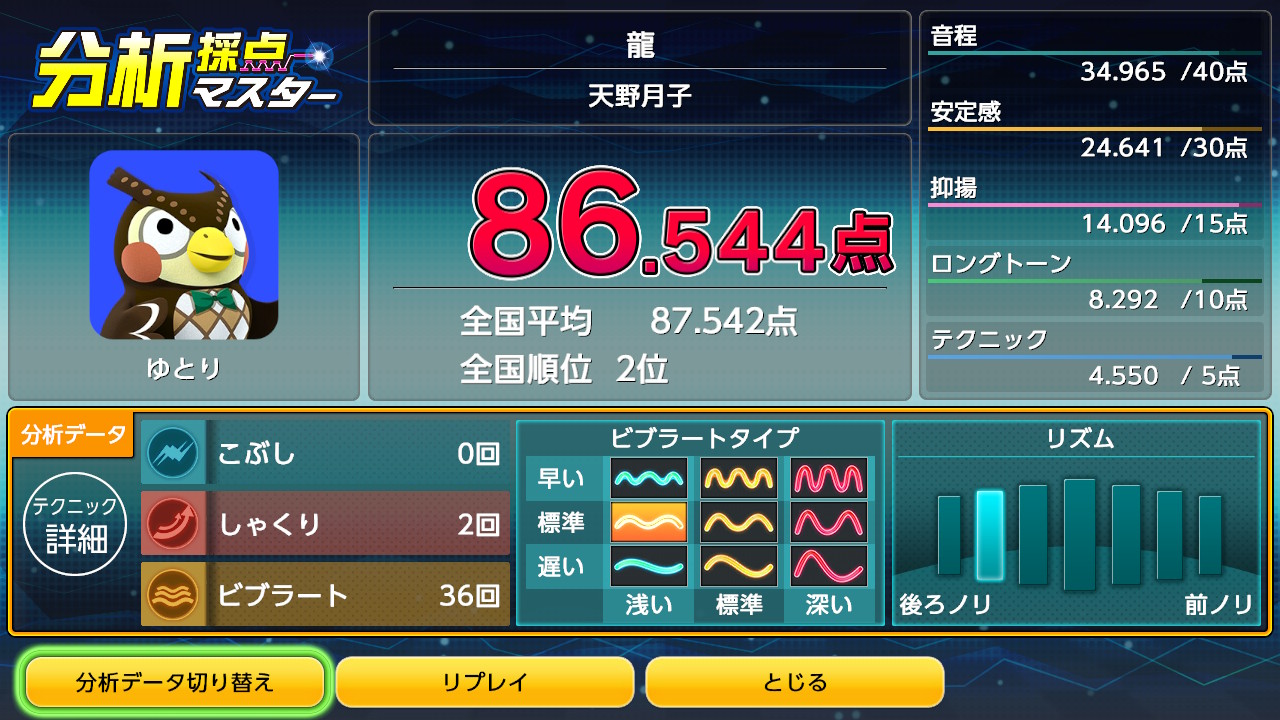The width and height of the screenshot is (1280, 720).
Task: Switch analysis data with 分析データ切り替え button
Action: click(x=175, y=683)
